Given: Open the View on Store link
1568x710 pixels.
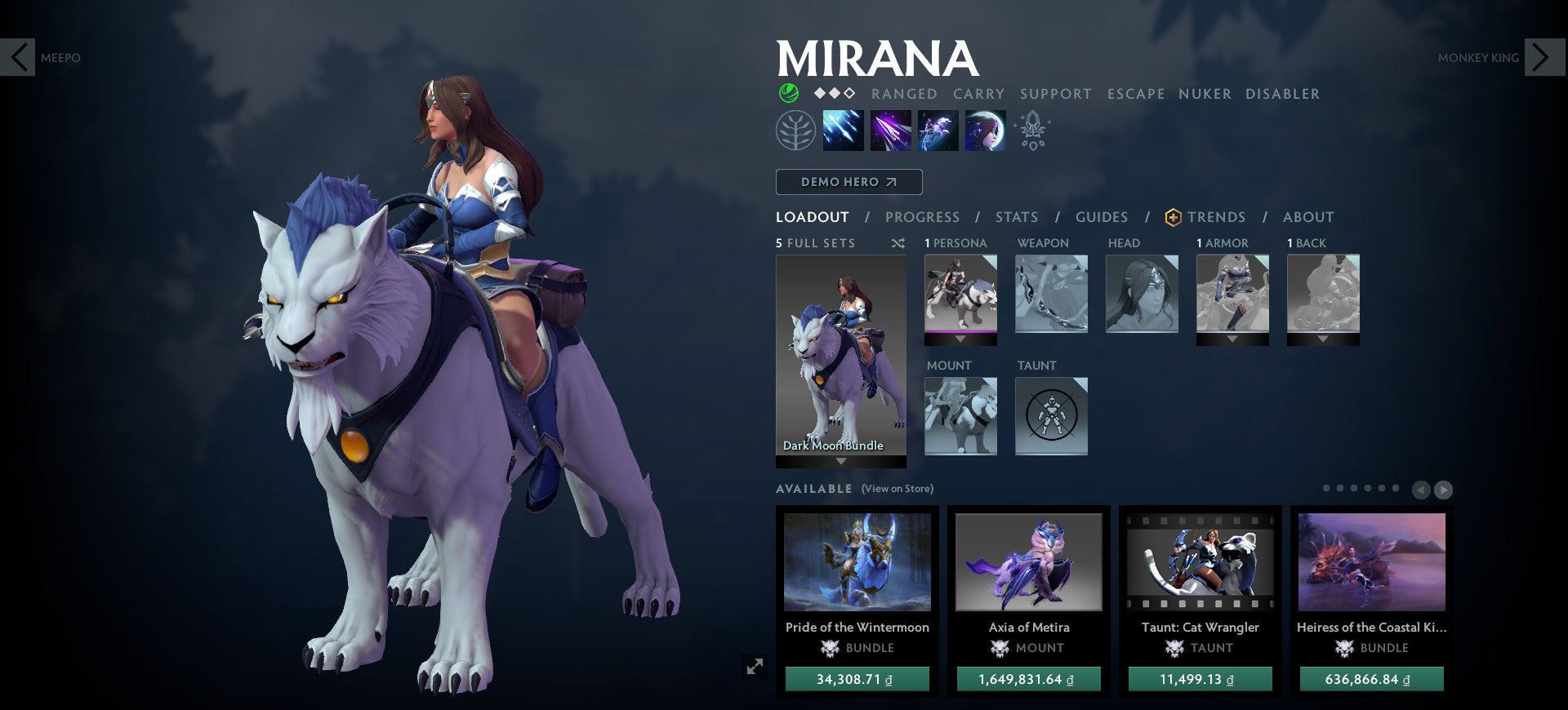Looking at the screenshot, I should click(897, 488).
